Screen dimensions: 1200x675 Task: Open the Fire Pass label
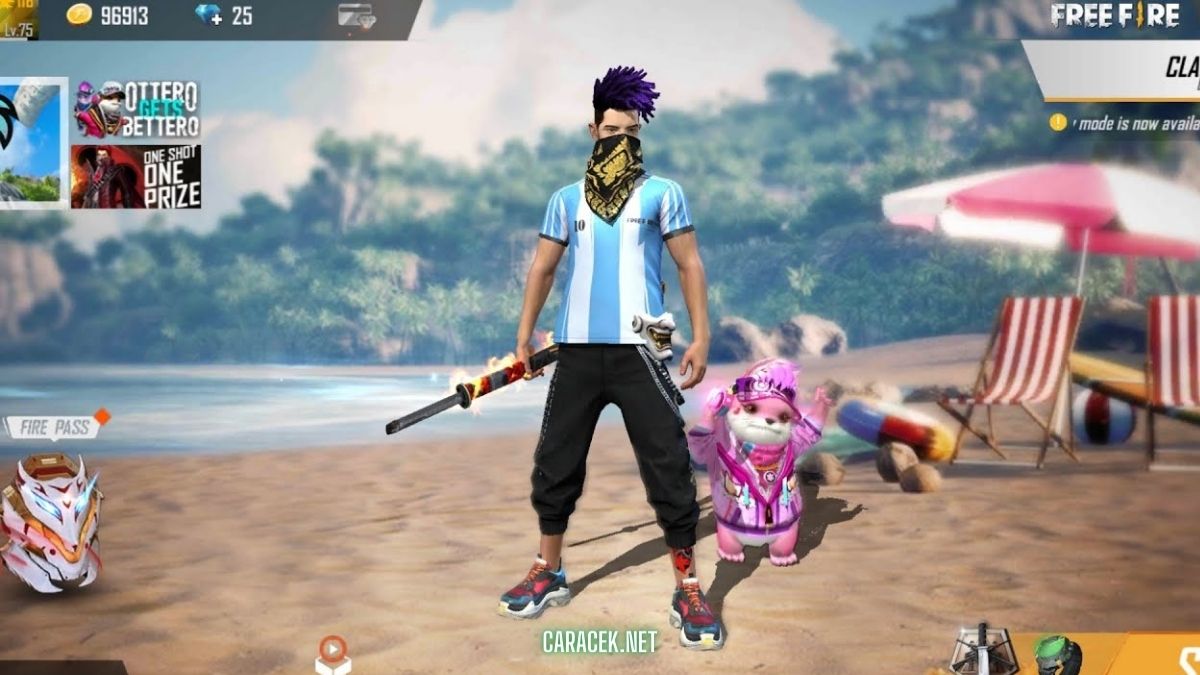click(x=55, y=427)
